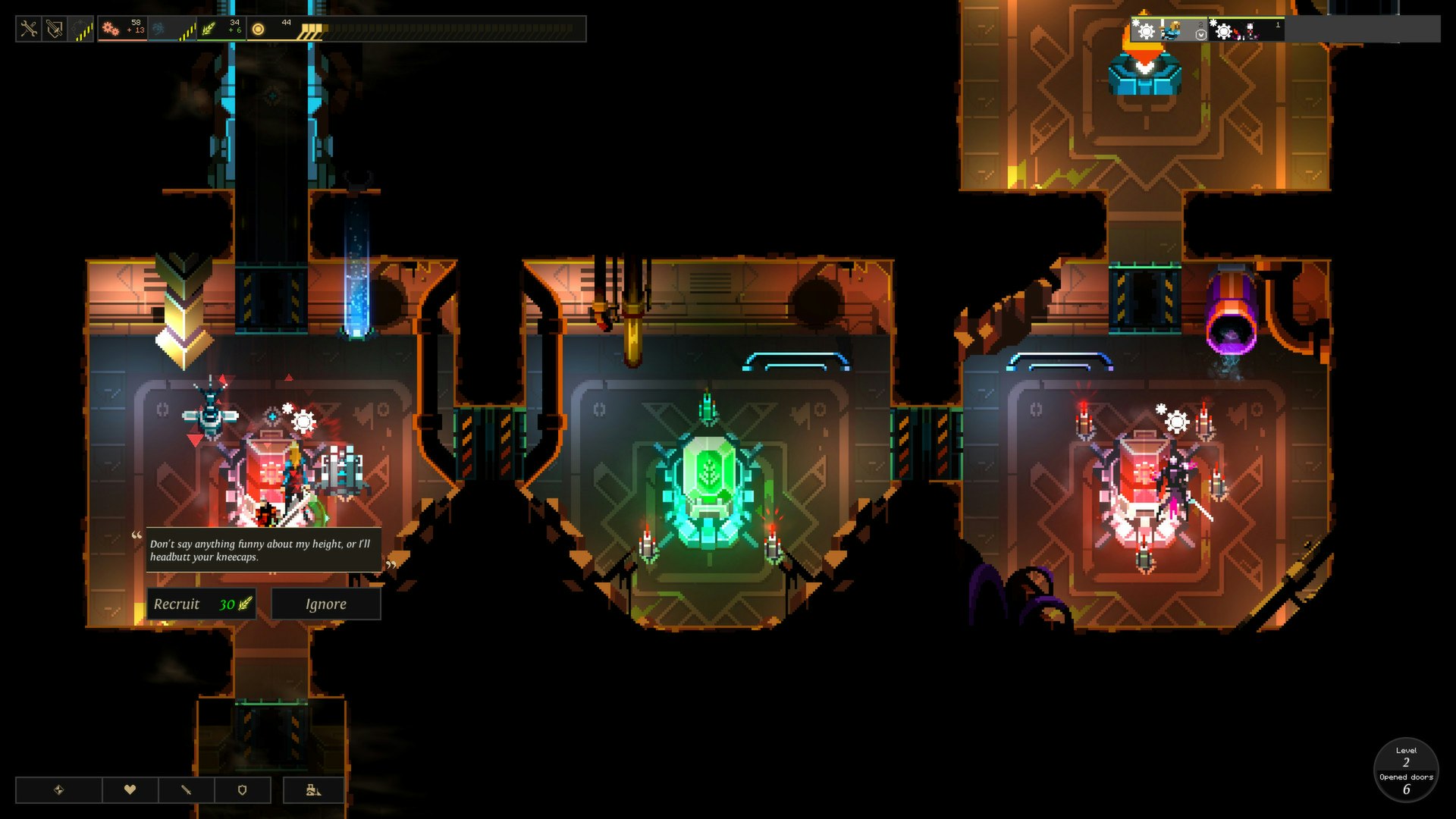Click the Level 2 opened doors indicator
Image resolution: width=1456 pixels, height=819 pixels.
[x=1407, y=769]
